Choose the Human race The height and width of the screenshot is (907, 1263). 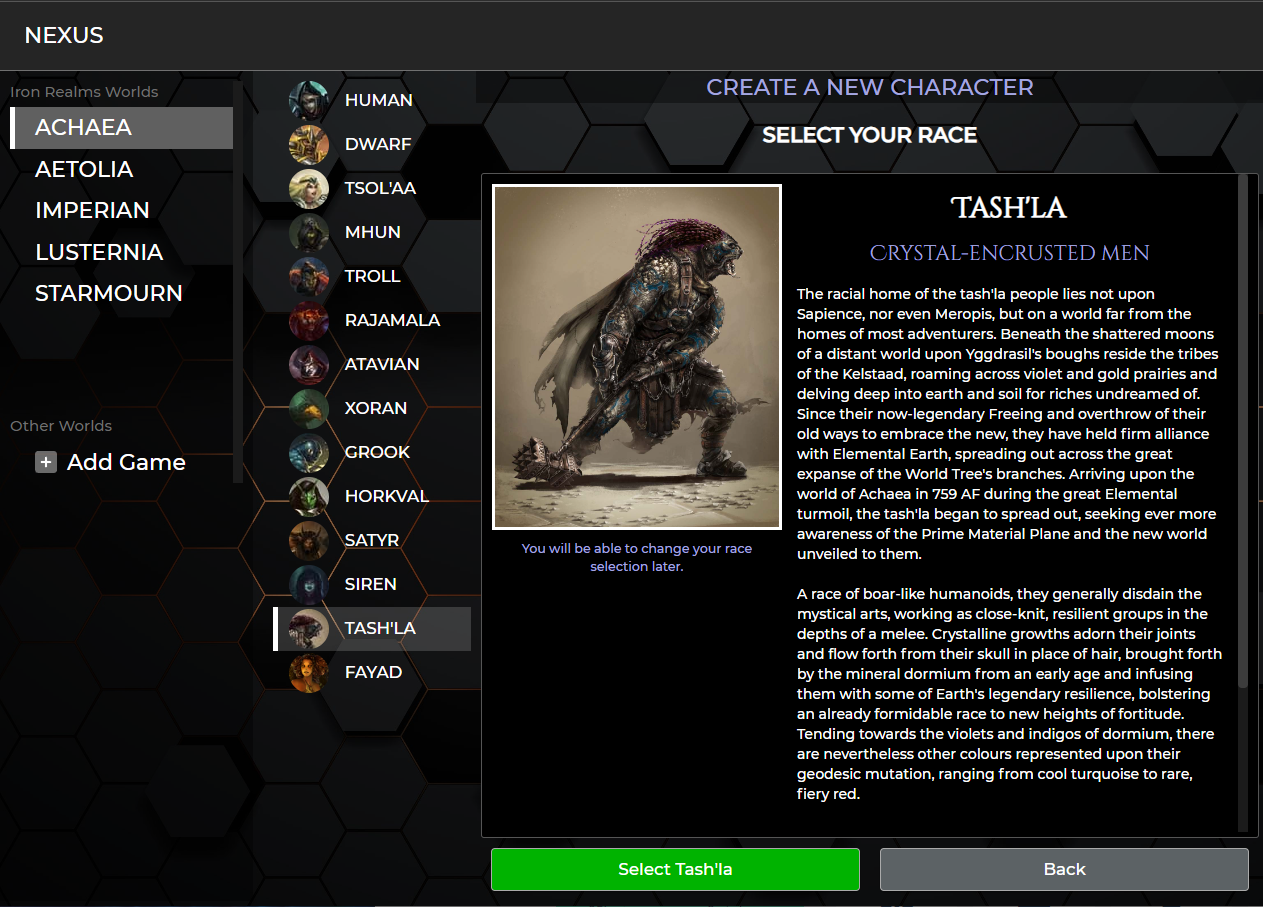377,100
